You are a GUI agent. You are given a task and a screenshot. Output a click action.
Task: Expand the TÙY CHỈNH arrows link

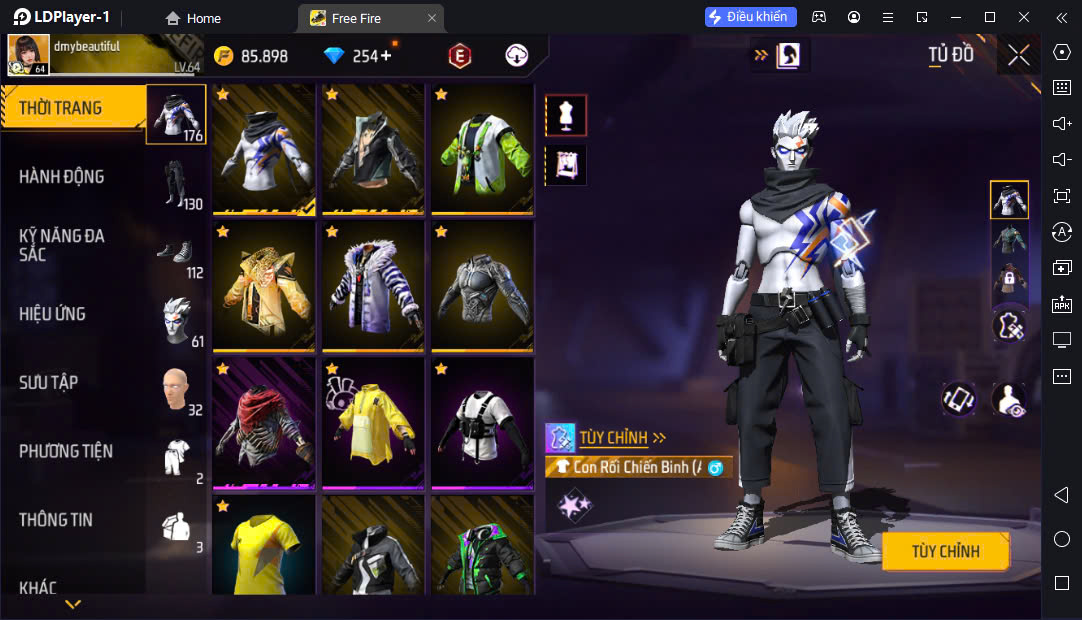[623, 437]
